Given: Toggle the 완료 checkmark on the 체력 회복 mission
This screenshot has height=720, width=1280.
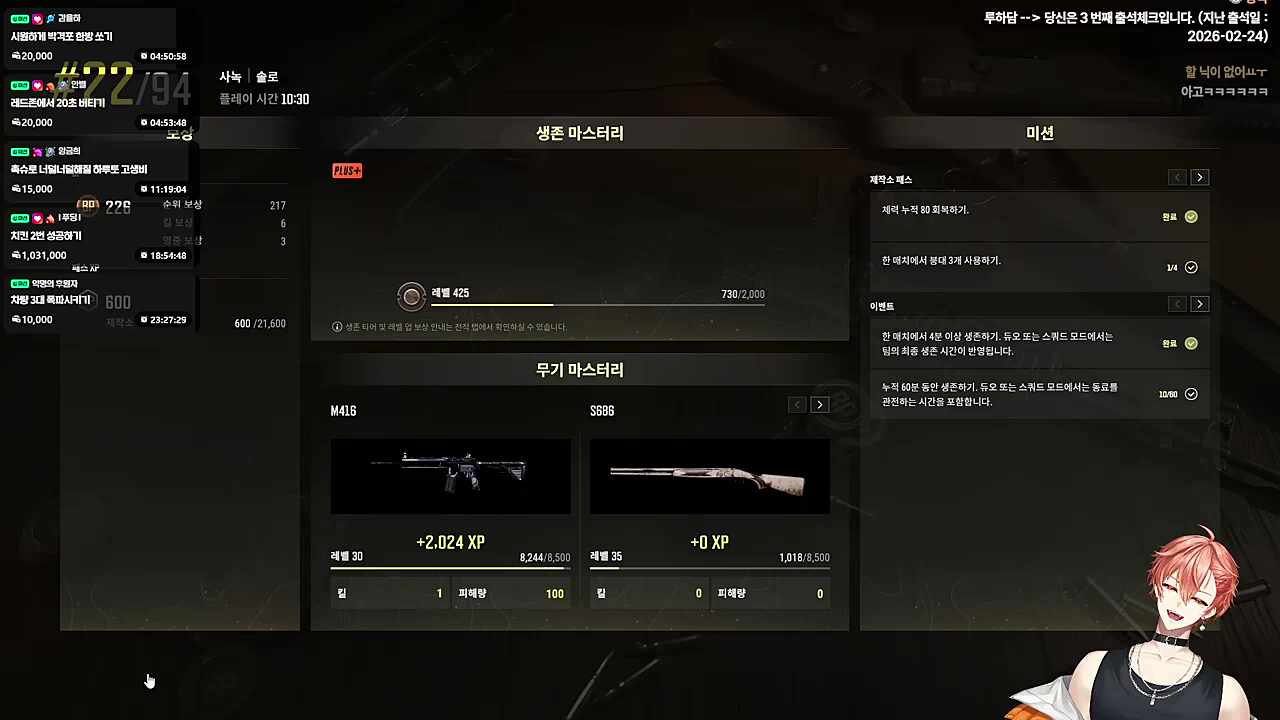Looking at the screenshot, I should click(1190, 216).
